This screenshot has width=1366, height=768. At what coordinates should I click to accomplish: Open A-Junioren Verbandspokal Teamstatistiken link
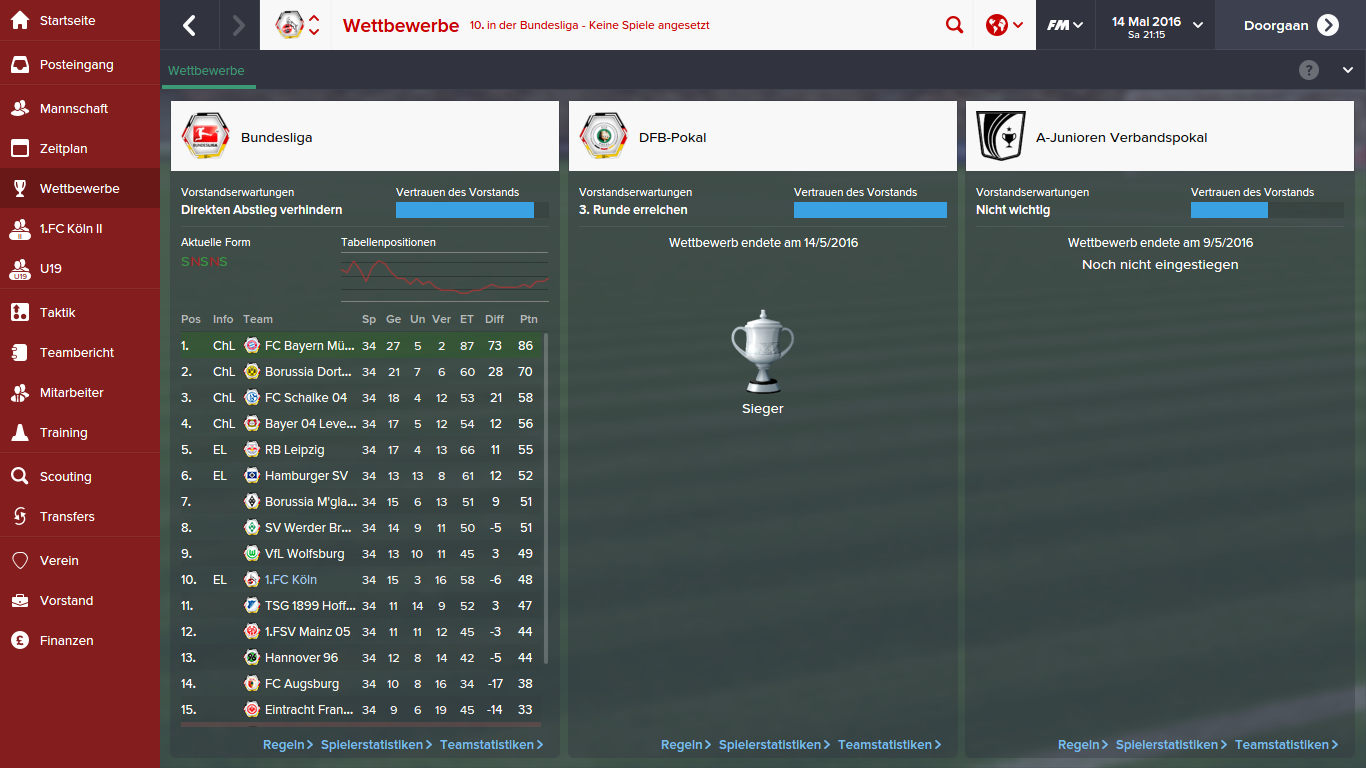tap(1286, 745)
